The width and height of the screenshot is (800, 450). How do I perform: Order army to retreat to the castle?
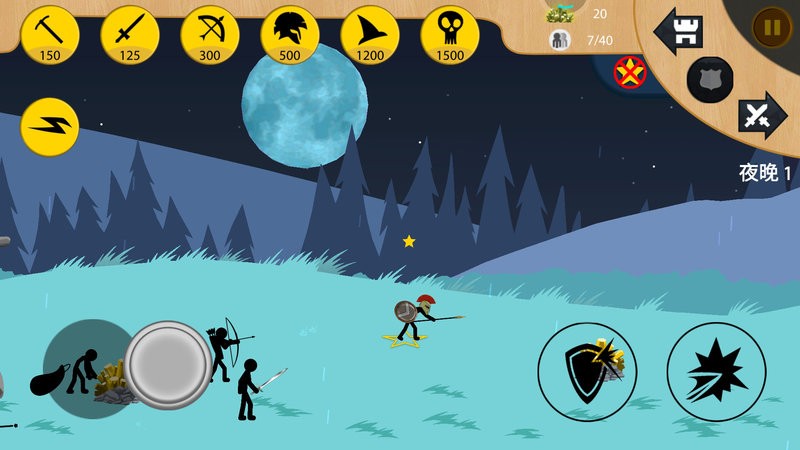coord(677,32)
